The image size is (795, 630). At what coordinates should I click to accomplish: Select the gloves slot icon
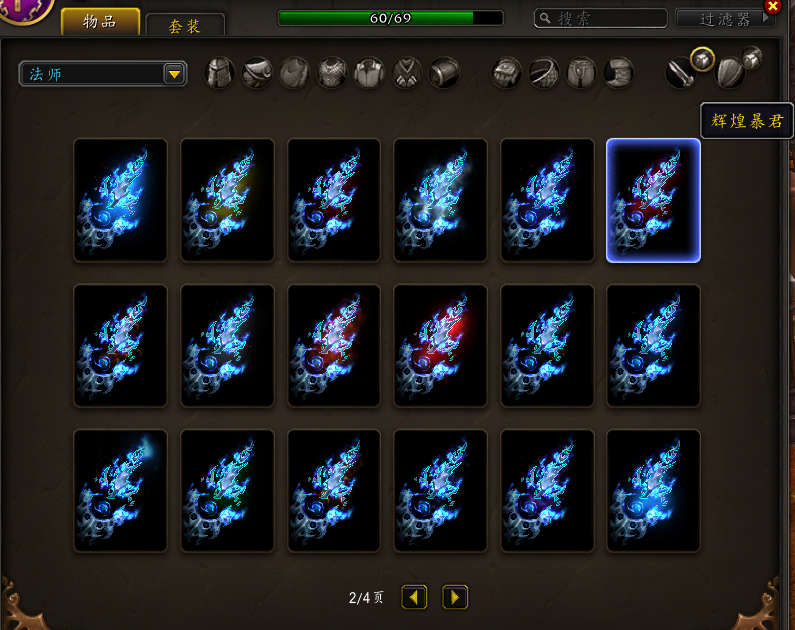[507, 73]
